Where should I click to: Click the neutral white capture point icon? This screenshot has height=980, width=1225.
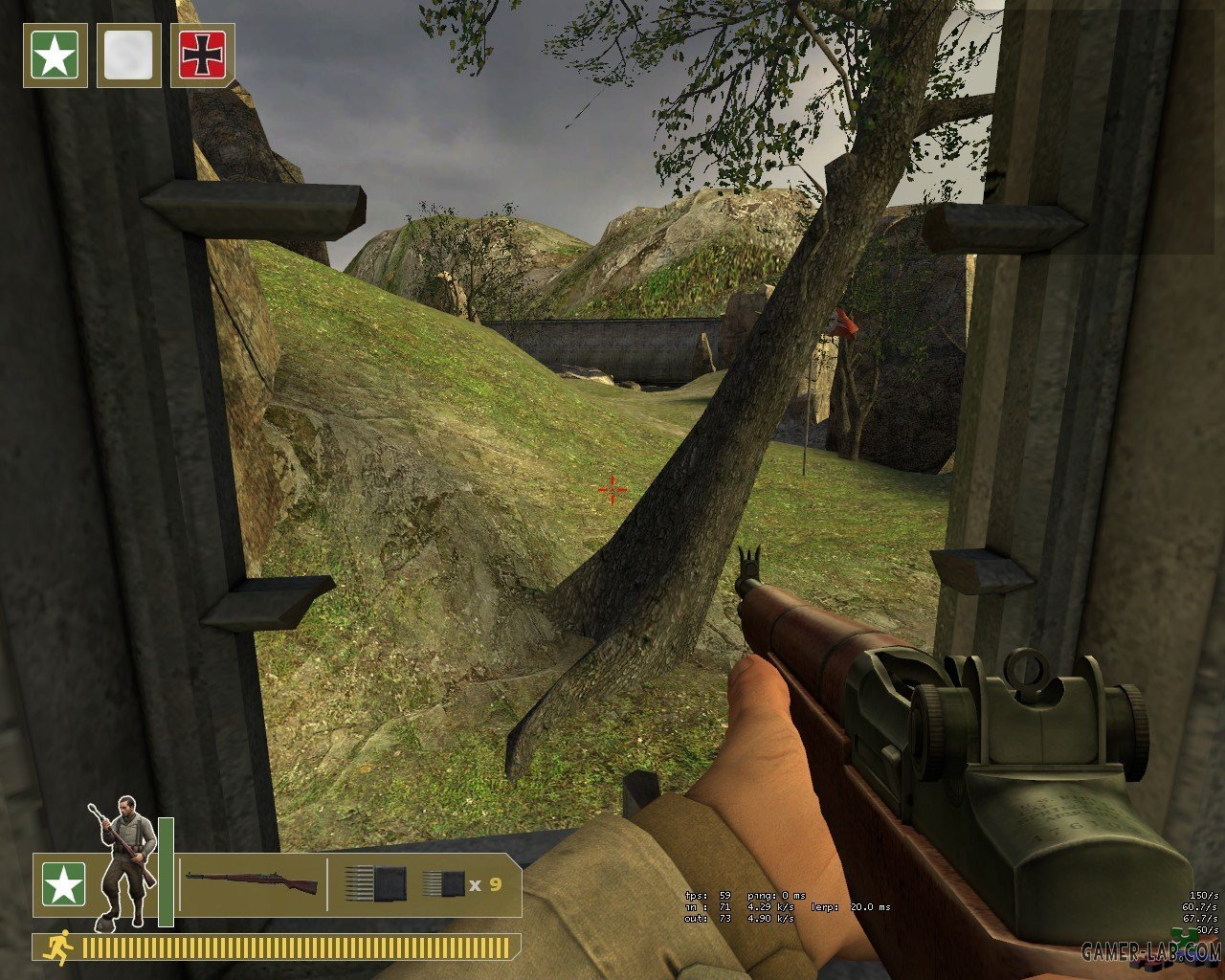tap(128, 56)
